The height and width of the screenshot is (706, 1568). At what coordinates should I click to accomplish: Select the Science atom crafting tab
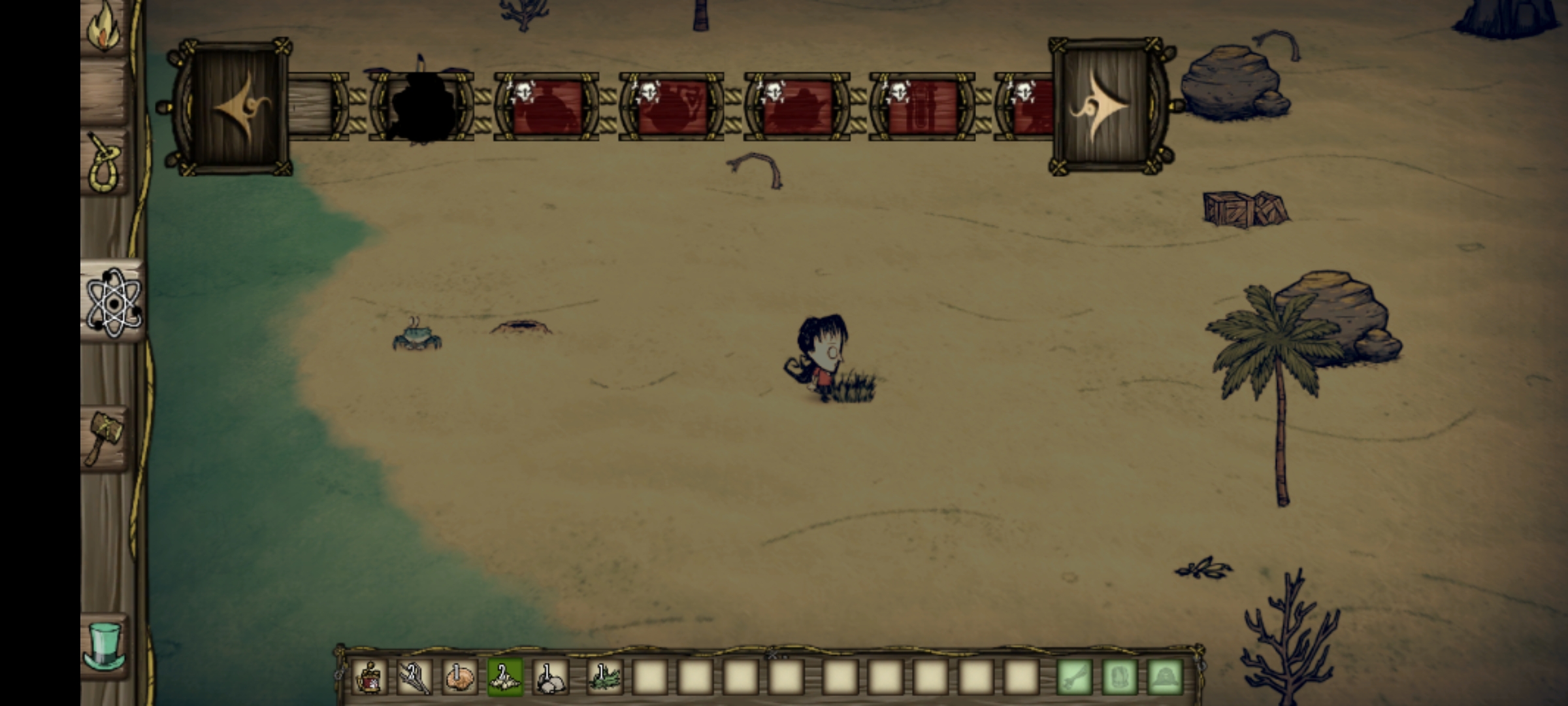coord(113,302)
